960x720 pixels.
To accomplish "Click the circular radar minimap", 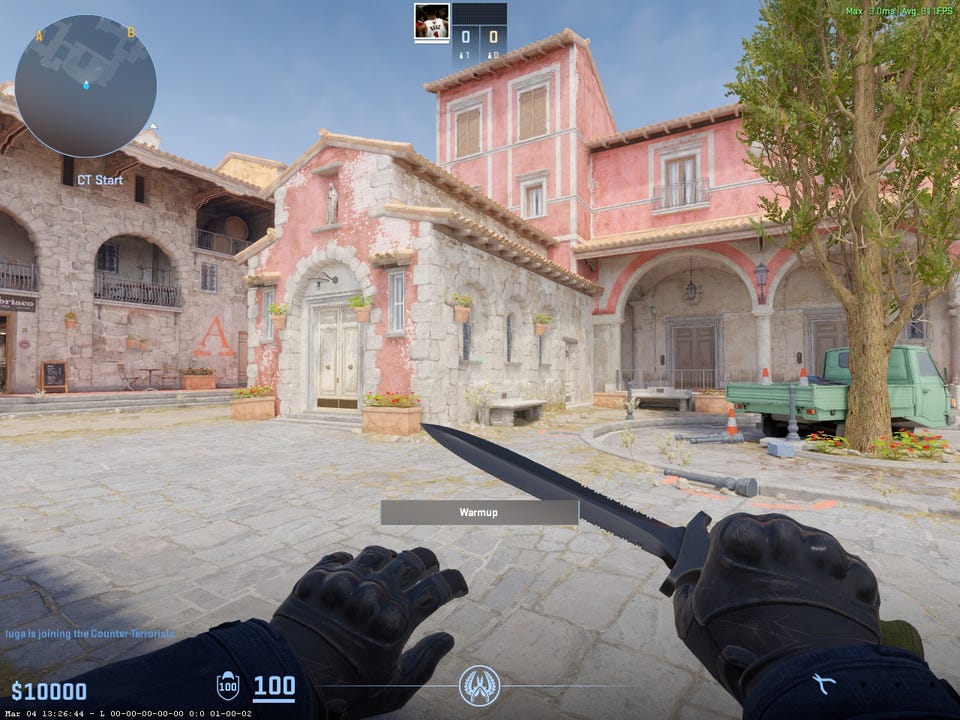I will click(x=85, y=86).
